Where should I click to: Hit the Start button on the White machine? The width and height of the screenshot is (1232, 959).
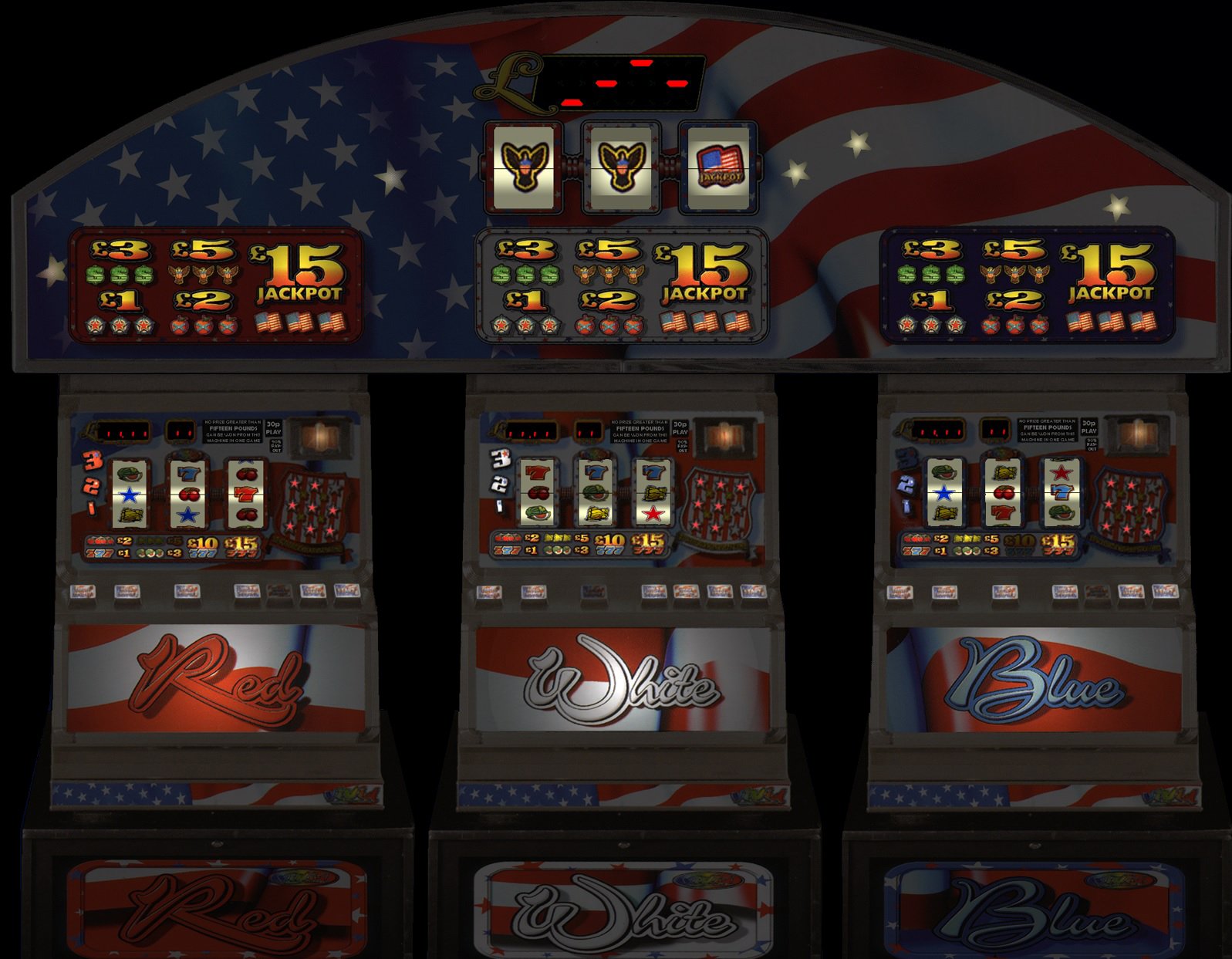tap(753, 592)
